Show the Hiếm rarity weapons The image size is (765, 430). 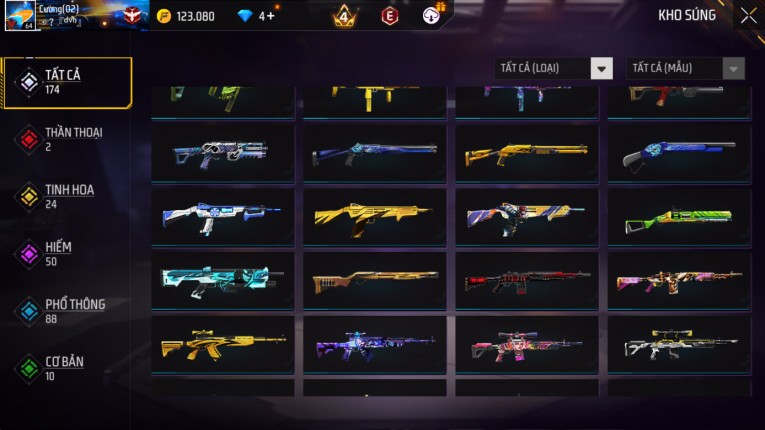(x=60, y=253)
